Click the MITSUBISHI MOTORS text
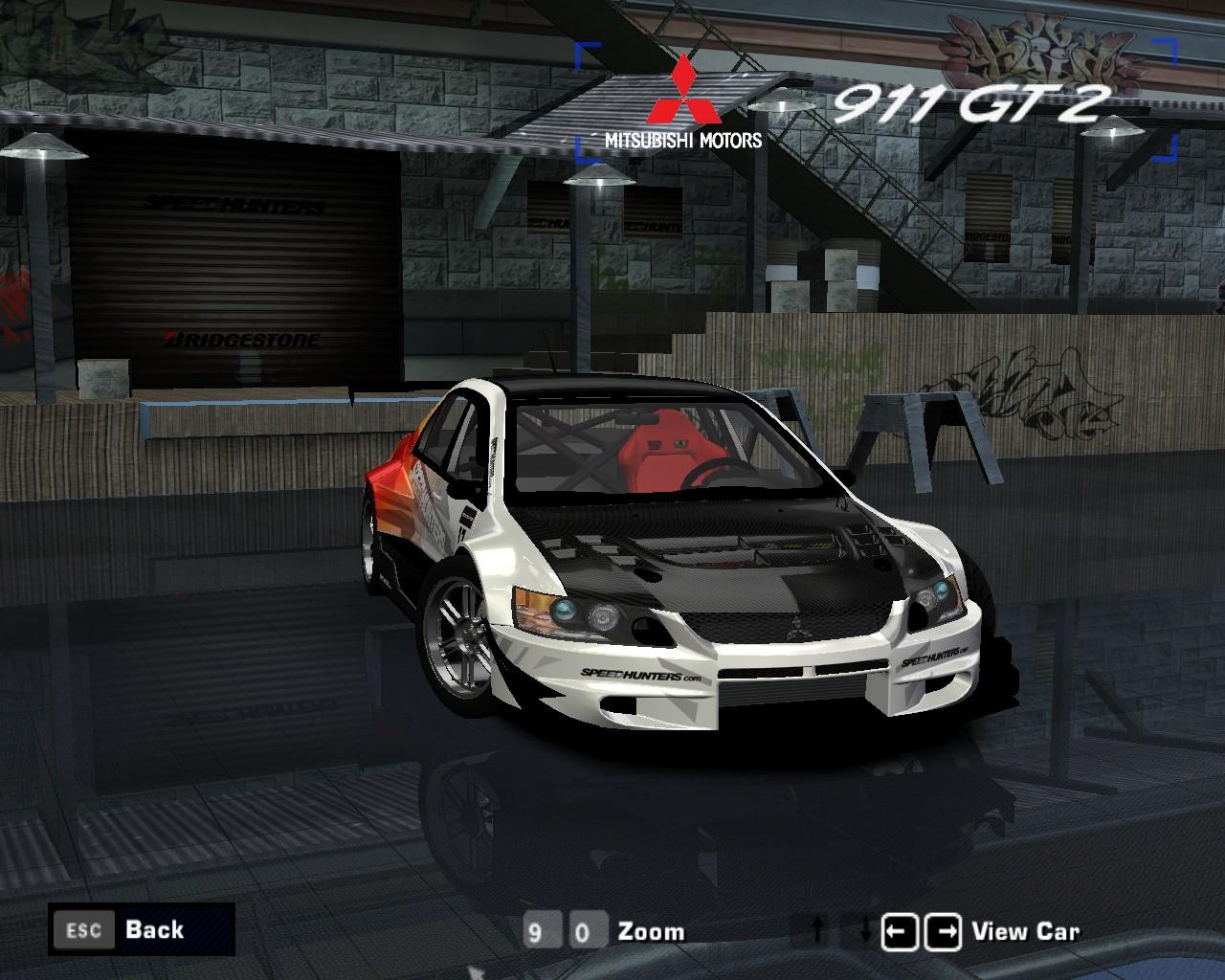Screen dimensions: 1225x980 (x=683, y=138)
